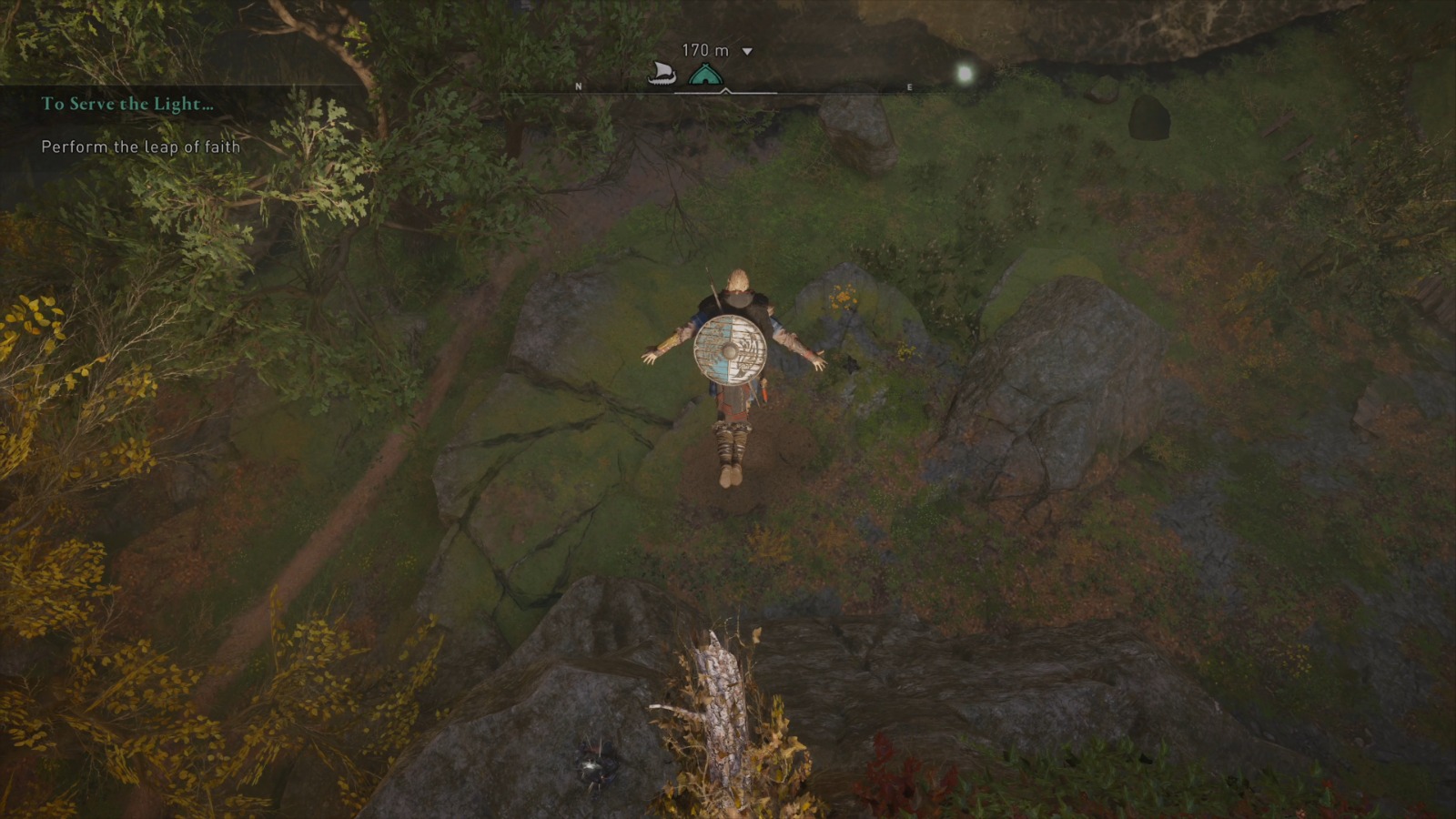
Task: Select the E marker on the compass bar
Action: (x=908, y=86)
